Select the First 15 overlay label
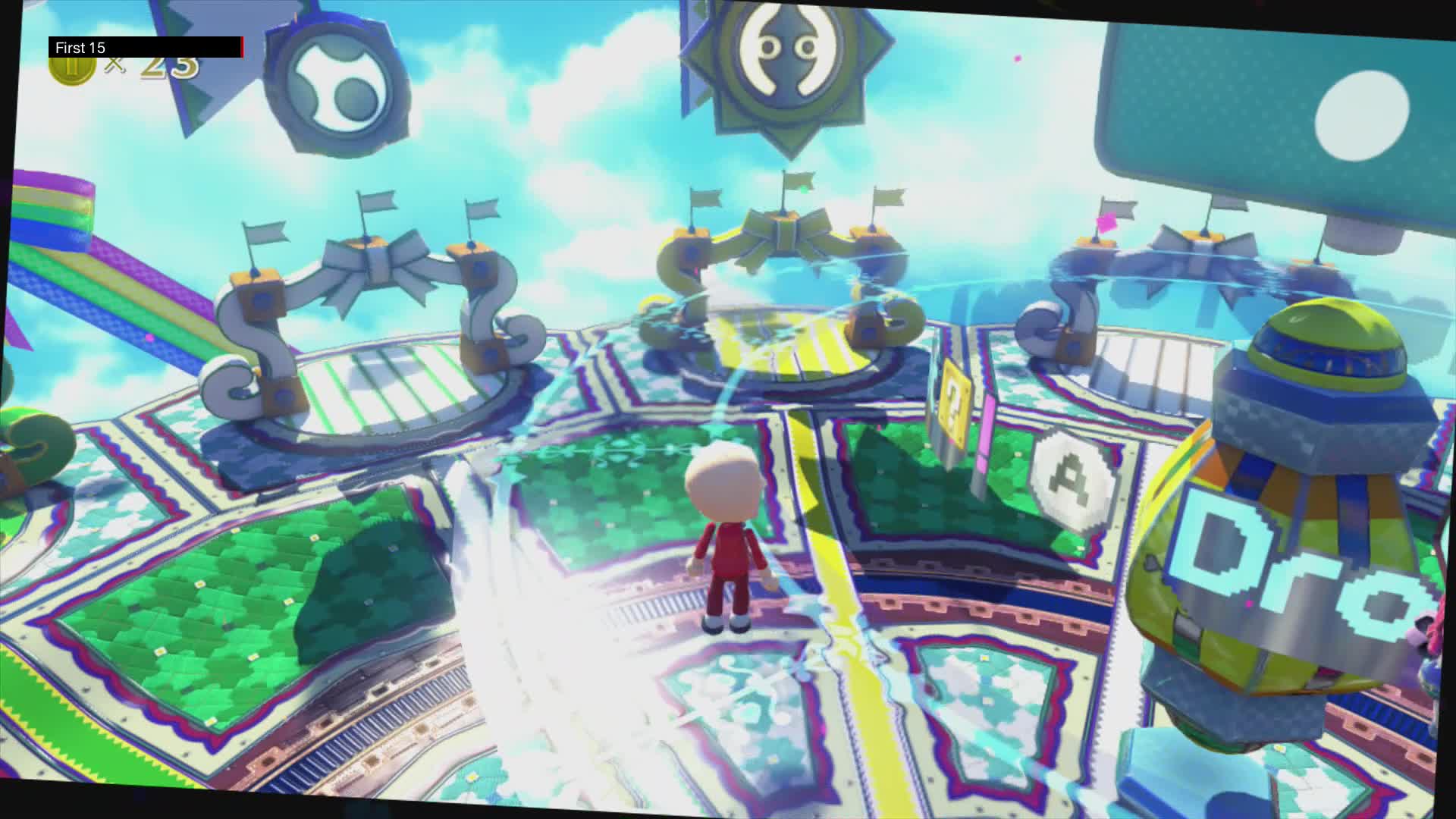The width and height of the screenshot is (1456, 819). pyautogui.click(x=80, y=47)
